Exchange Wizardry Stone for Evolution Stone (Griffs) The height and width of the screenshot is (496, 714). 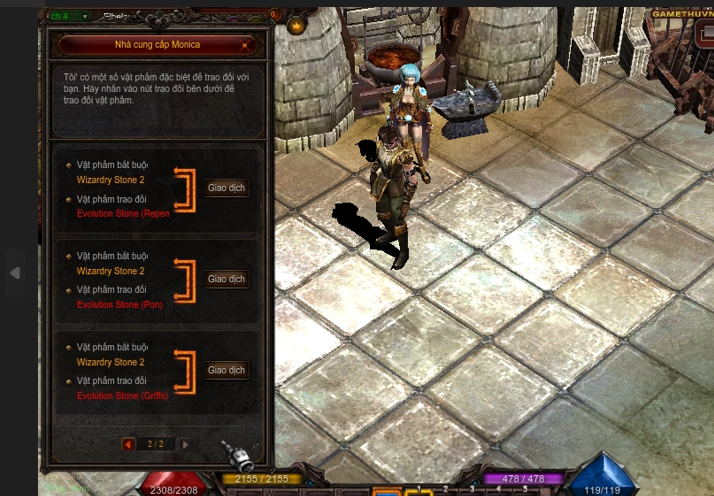227,370
